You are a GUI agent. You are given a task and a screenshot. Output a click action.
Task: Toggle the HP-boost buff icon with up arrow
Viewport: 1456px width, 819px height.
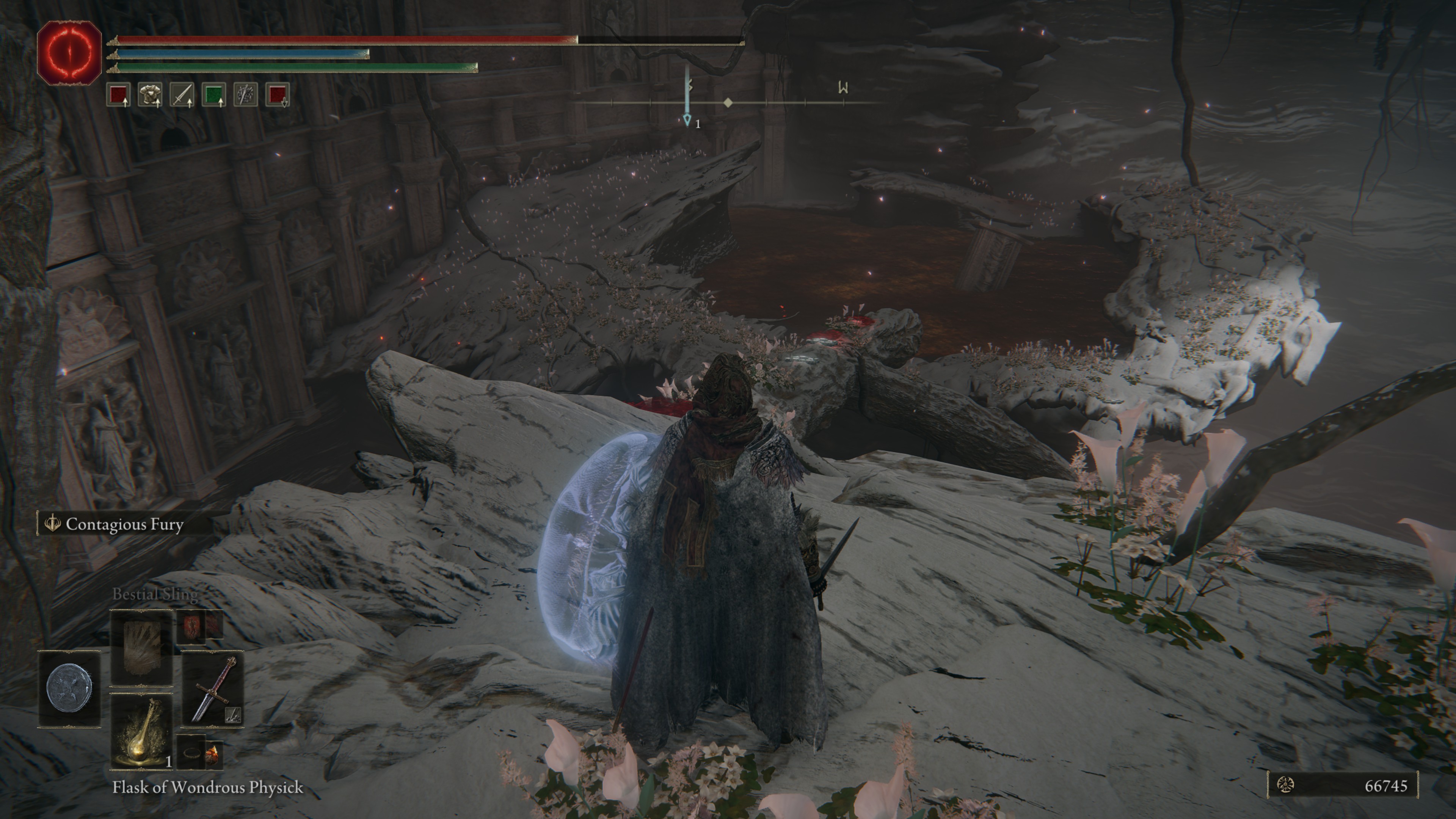(x=119, y=95)
